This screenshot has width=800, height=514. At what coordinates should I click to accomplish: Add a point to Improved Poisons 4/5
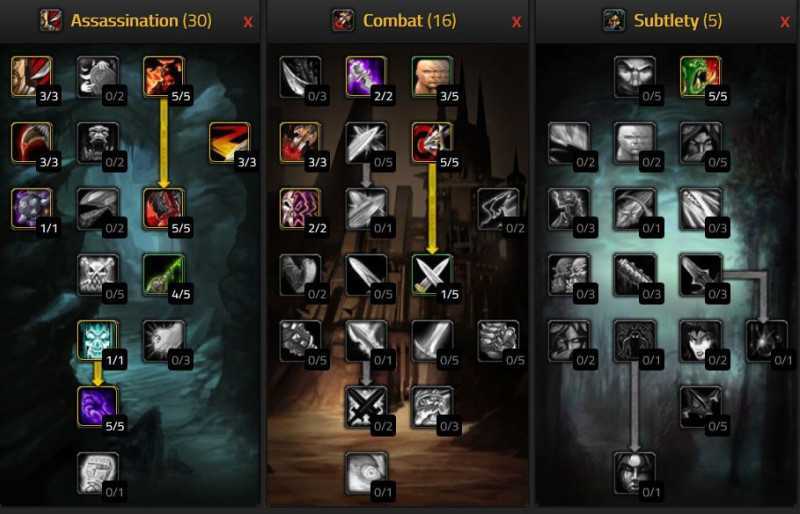[x=163, y=274]
